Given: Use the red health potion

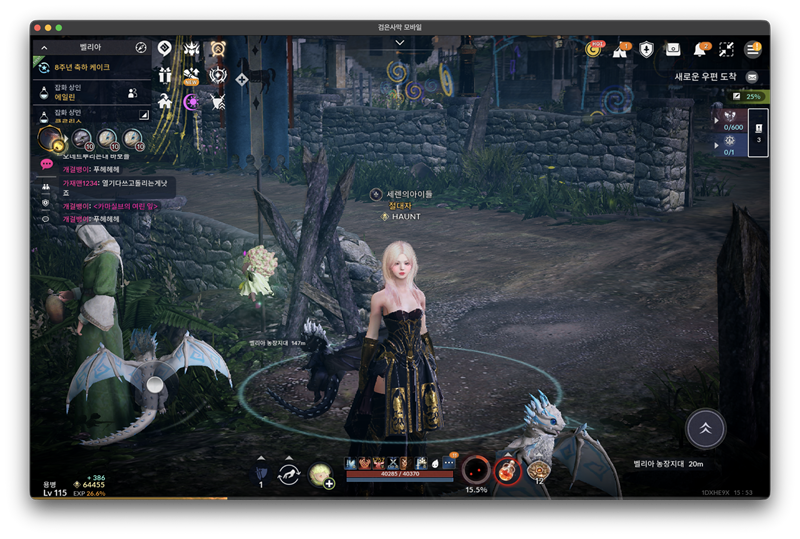Looking at the screenshot, I should (x=508, y=469).
